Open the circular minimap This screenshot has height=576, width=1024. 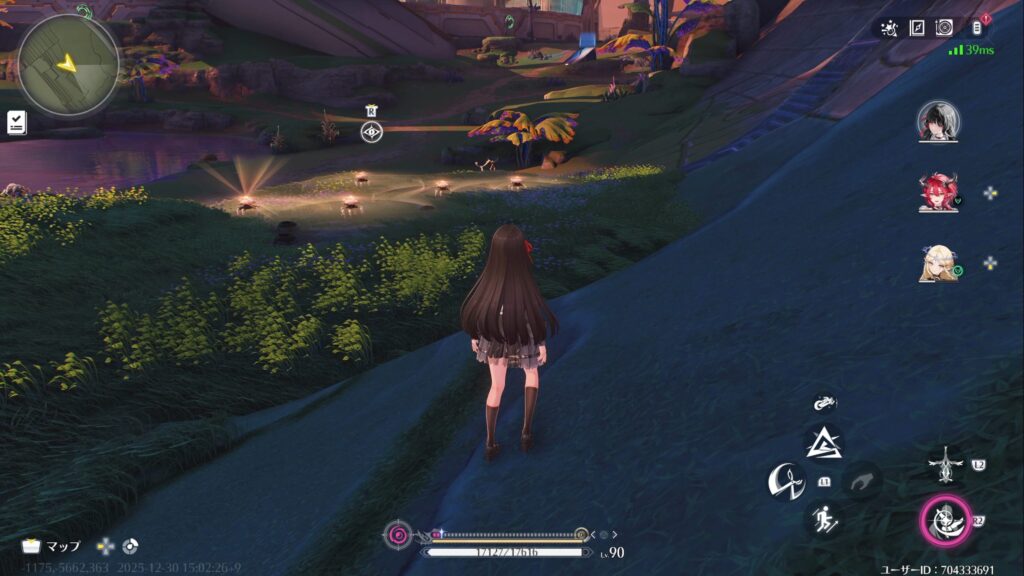point(68,64)
